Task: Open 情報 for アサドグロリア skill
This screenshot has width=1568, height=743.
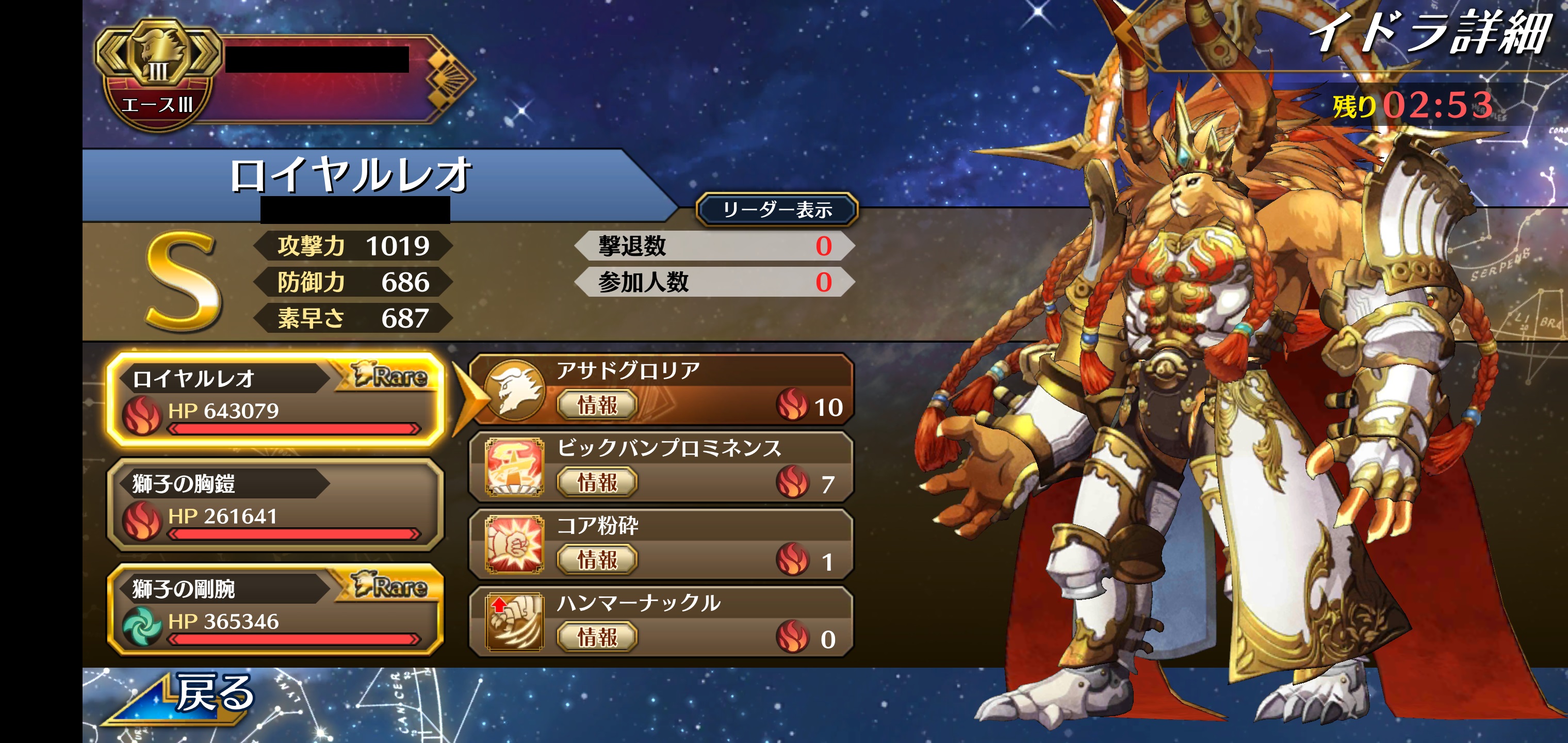Action: [x=597, y=405]
